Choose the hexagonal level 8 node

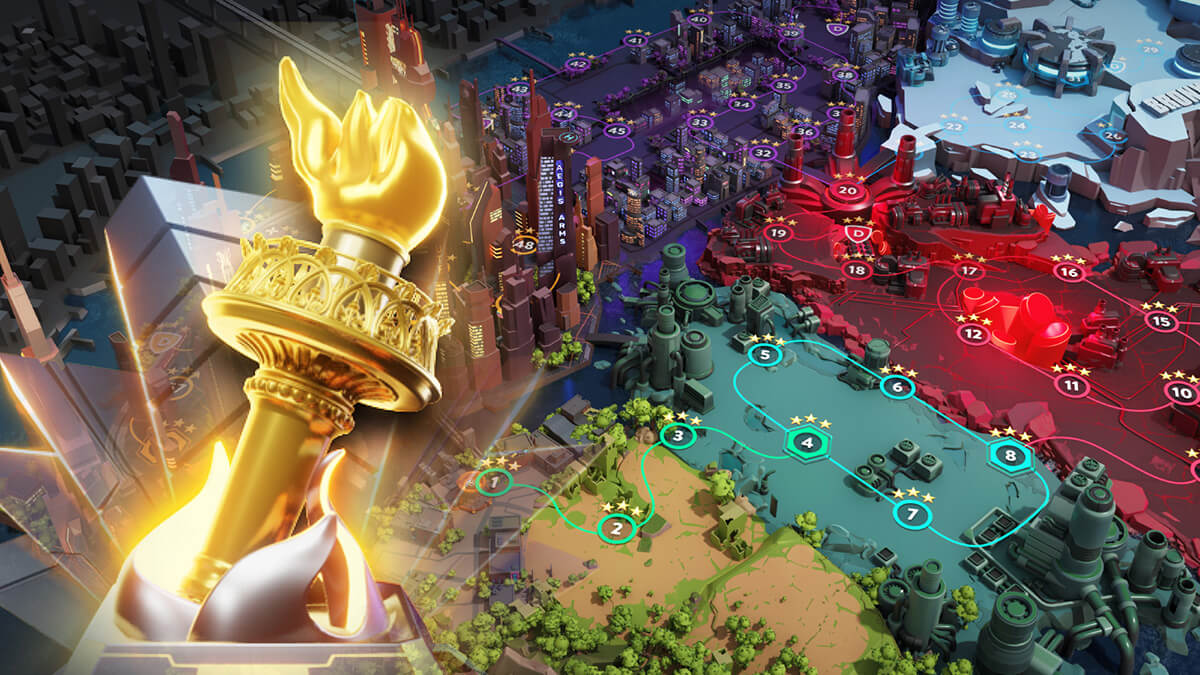1010,456
